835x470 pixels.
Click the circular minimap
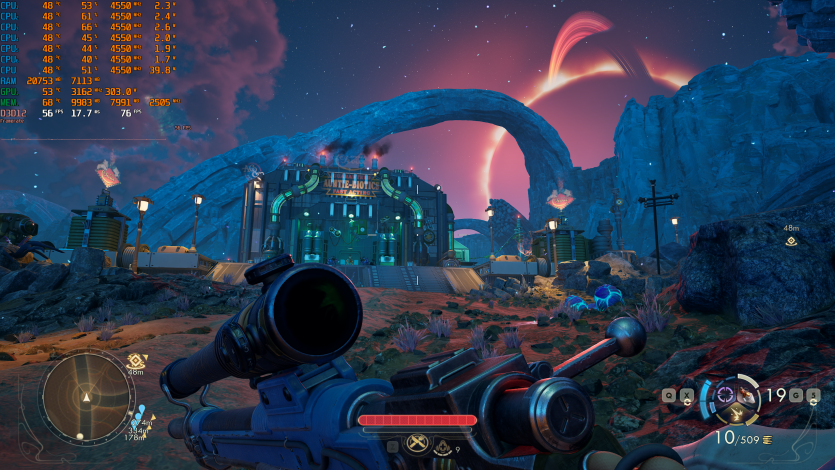click(x=86, y=397)
